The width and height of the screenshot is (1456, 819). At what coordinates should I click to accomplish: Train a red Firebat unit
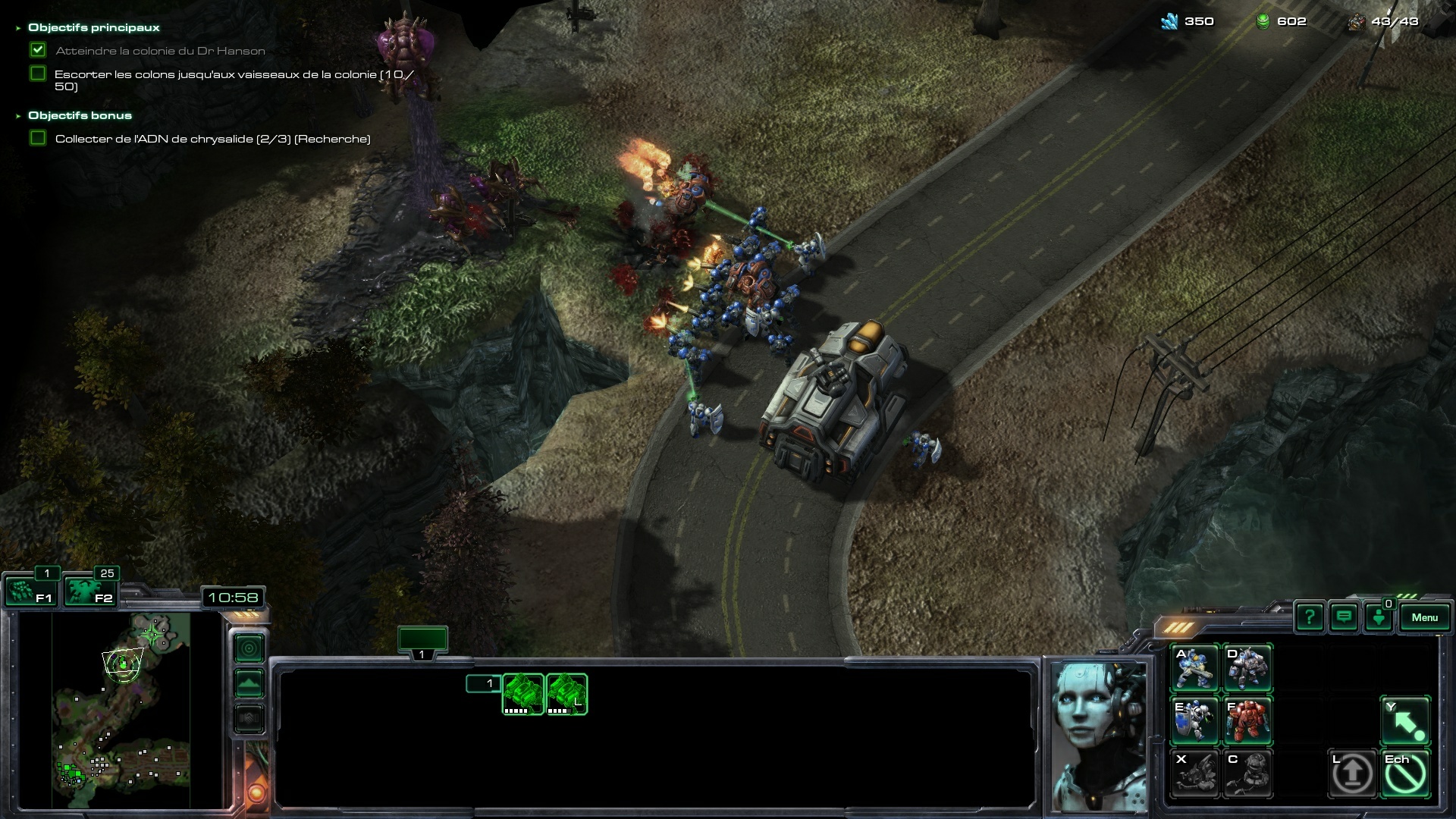(1247, 720)
